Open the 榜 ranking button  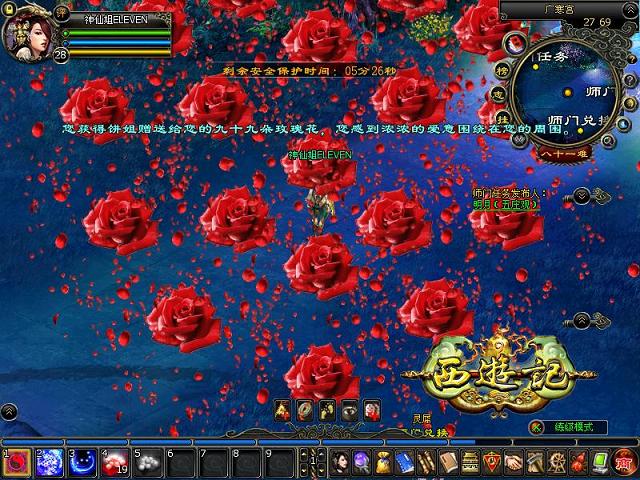pyautogui.click(x=500, y=71)
